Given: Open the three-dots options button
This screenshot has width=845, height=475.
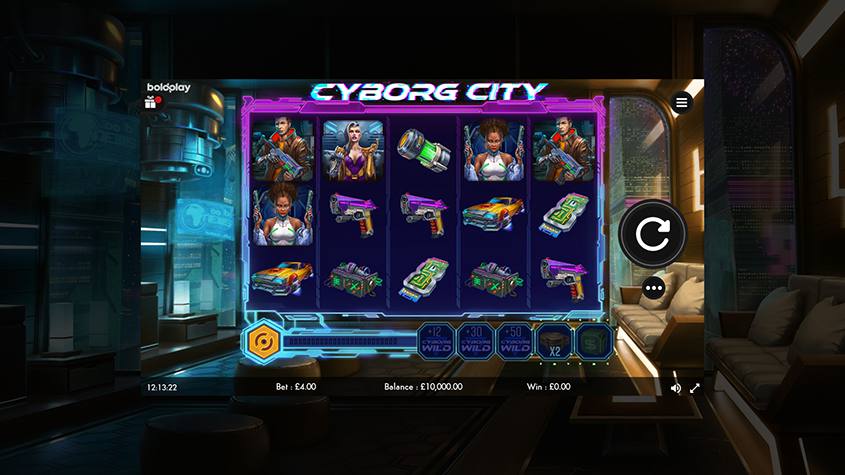Looking at the screenshot, I should [x=655, y=289].
